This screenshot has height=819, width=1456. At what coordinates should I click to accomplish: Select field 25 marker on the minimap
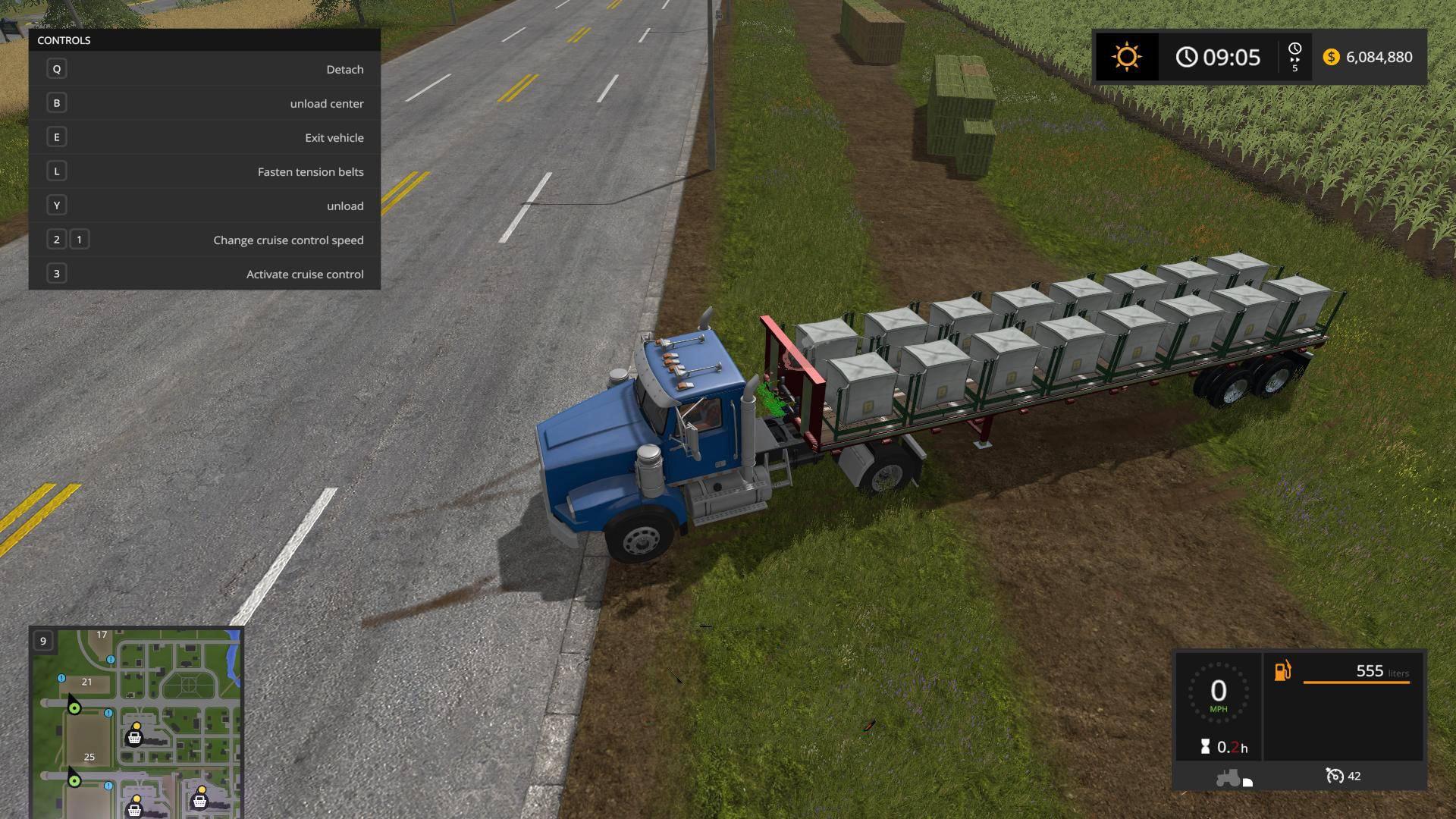89,757
